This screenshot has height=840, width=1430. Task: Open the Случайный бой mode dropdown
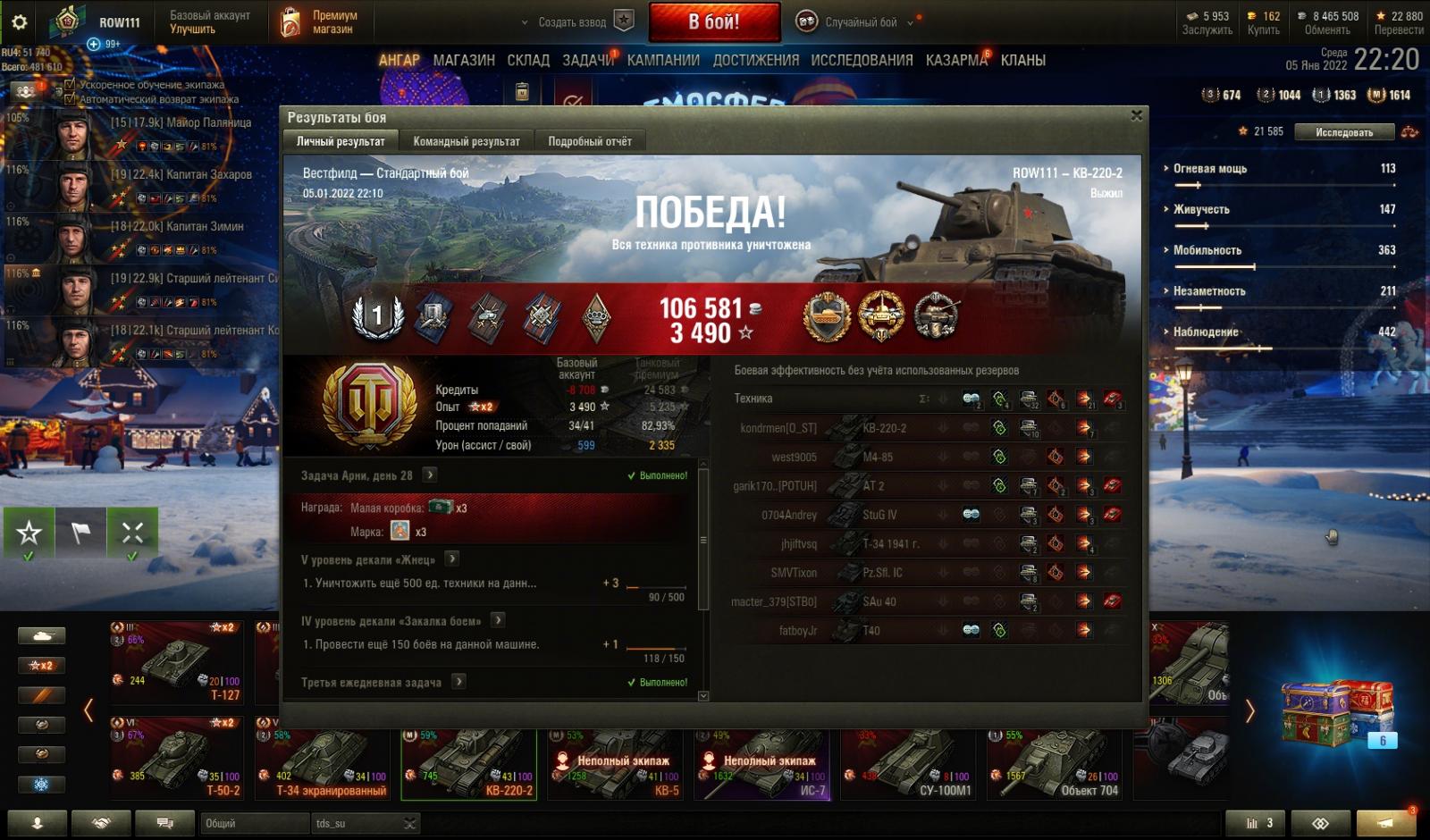(858, 22)
